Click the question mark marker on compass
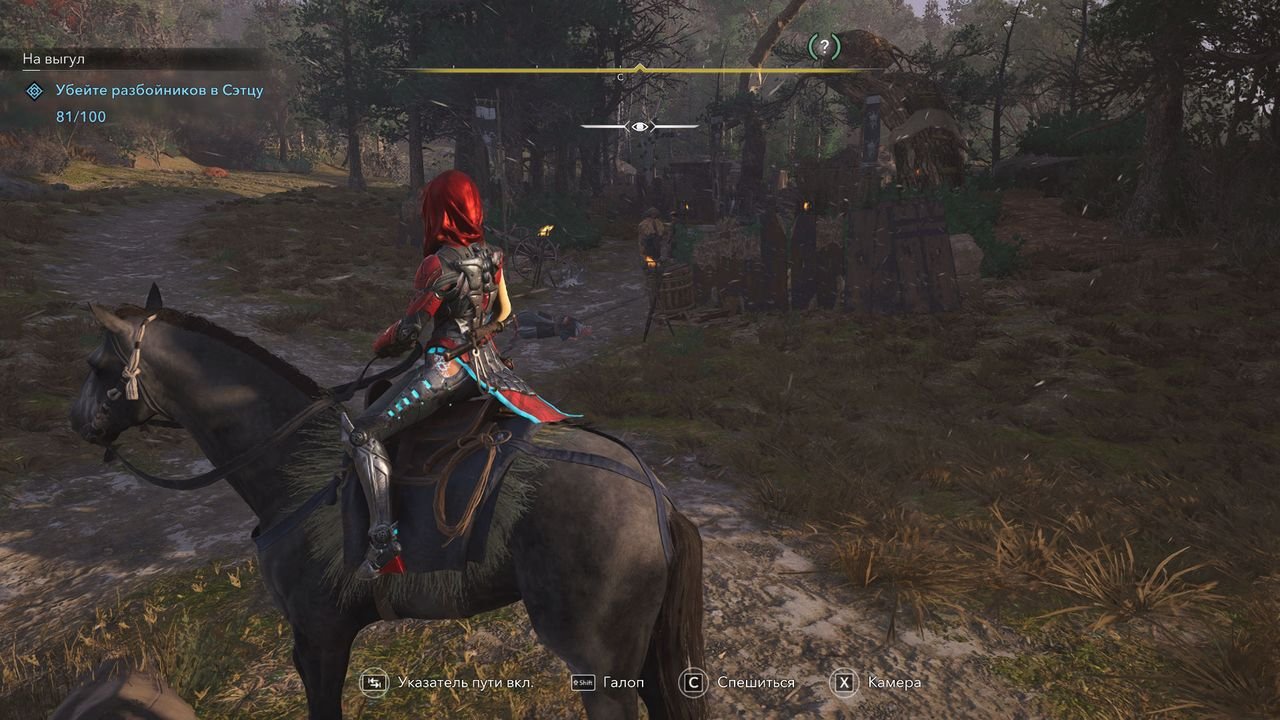The width and height of the screenshot is (1280, 720). click(x=823, y=46)
